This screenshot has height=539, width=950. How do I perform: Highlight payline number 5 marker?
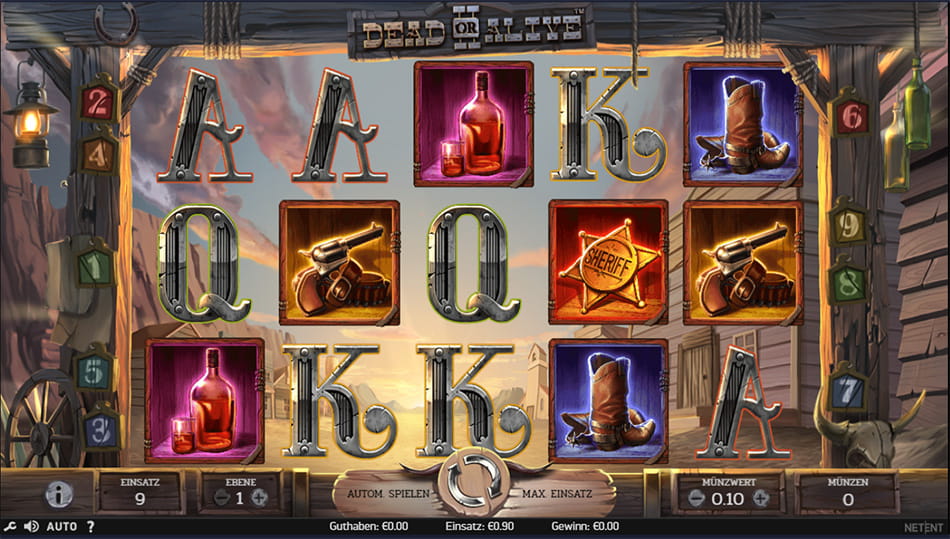(97, 368)
